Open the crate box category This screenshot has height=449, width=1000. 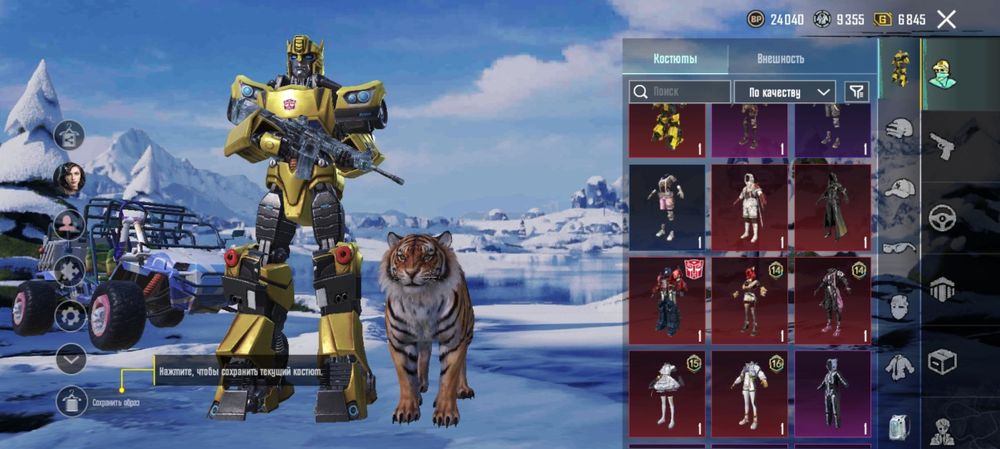pos(942,360)
